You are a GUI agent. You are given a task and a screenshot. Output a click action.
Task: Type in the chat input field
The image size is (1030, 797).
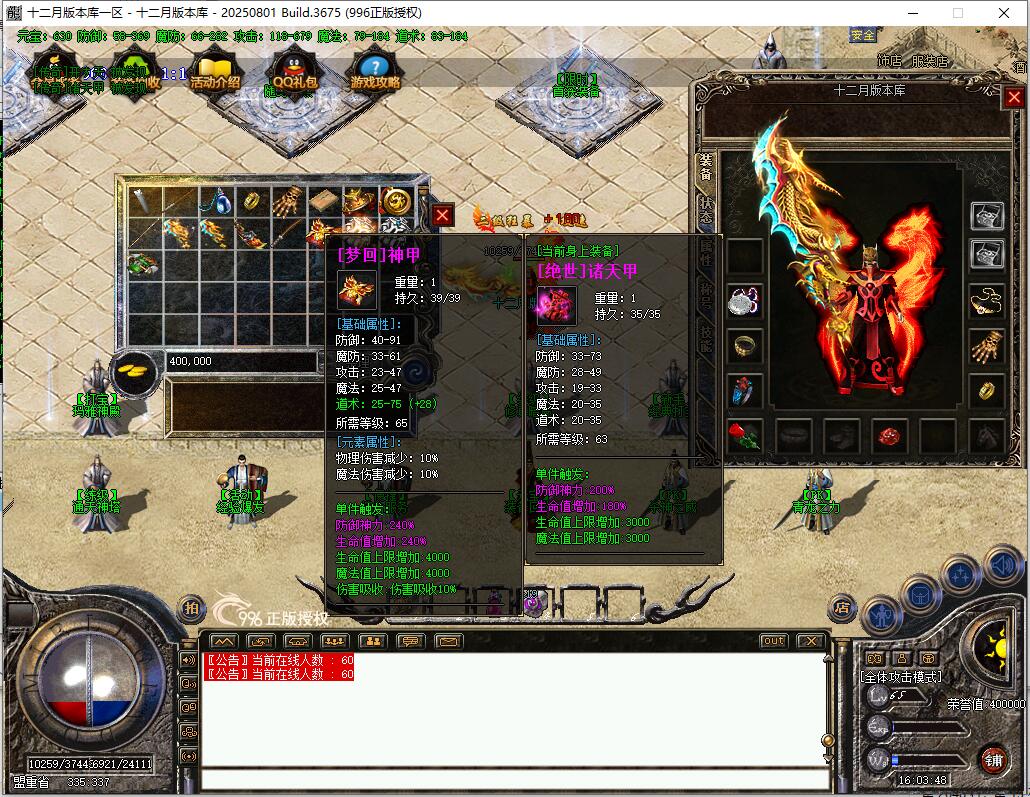[x=515, y=780]
